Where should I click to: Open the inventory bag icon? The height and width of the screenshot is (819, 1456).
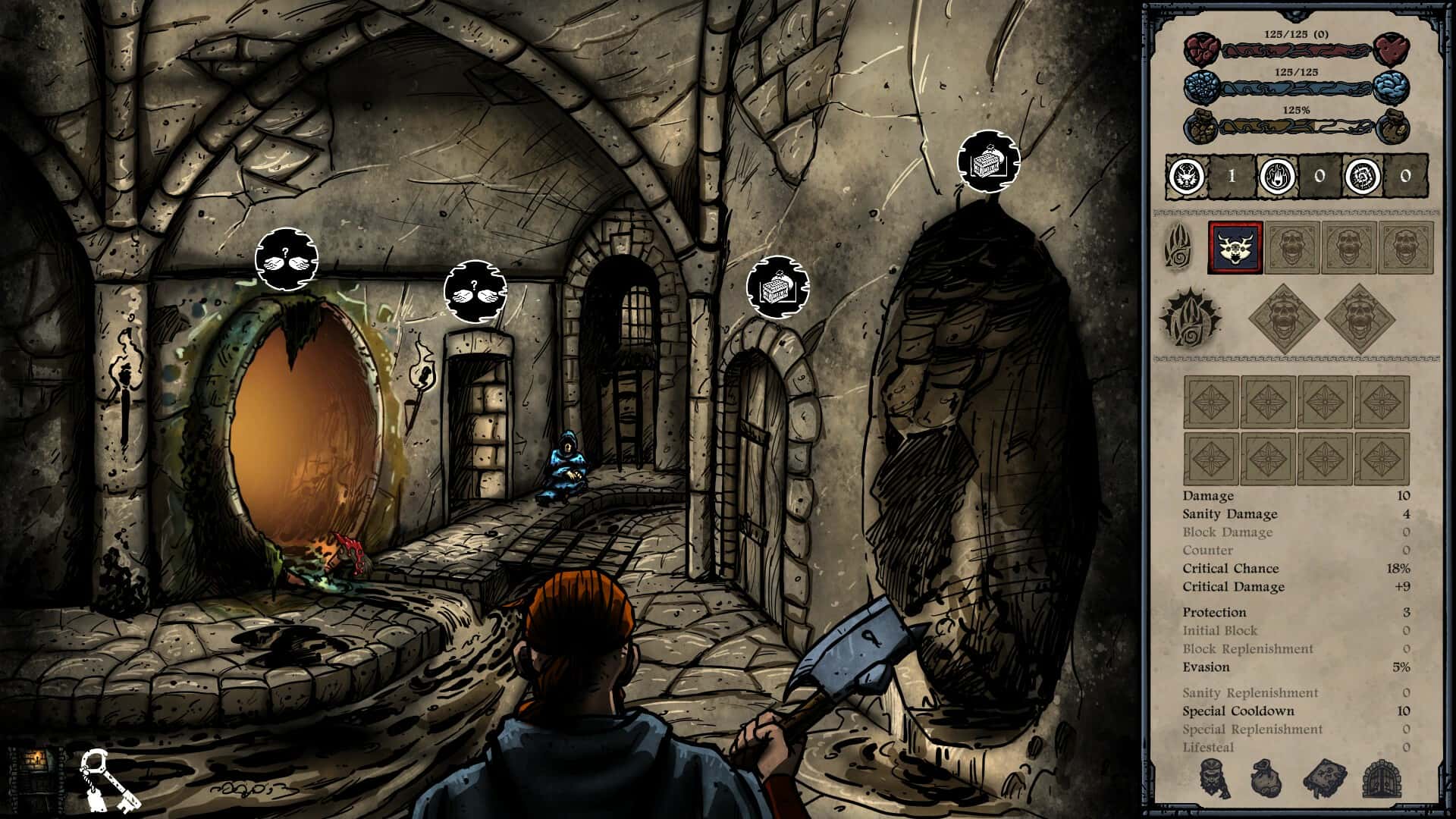click(1266, 778)
